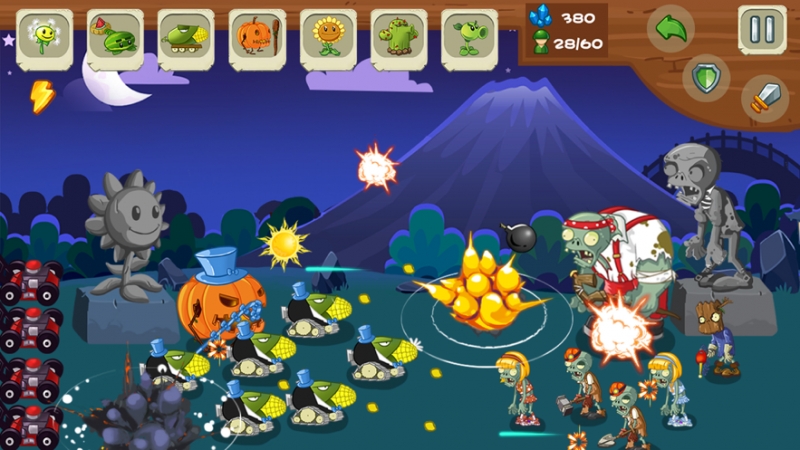Image resolution: width=800 pixels, height=450 pixels.
Task: Activate the green shield defend command
Action: pos(707,76)
